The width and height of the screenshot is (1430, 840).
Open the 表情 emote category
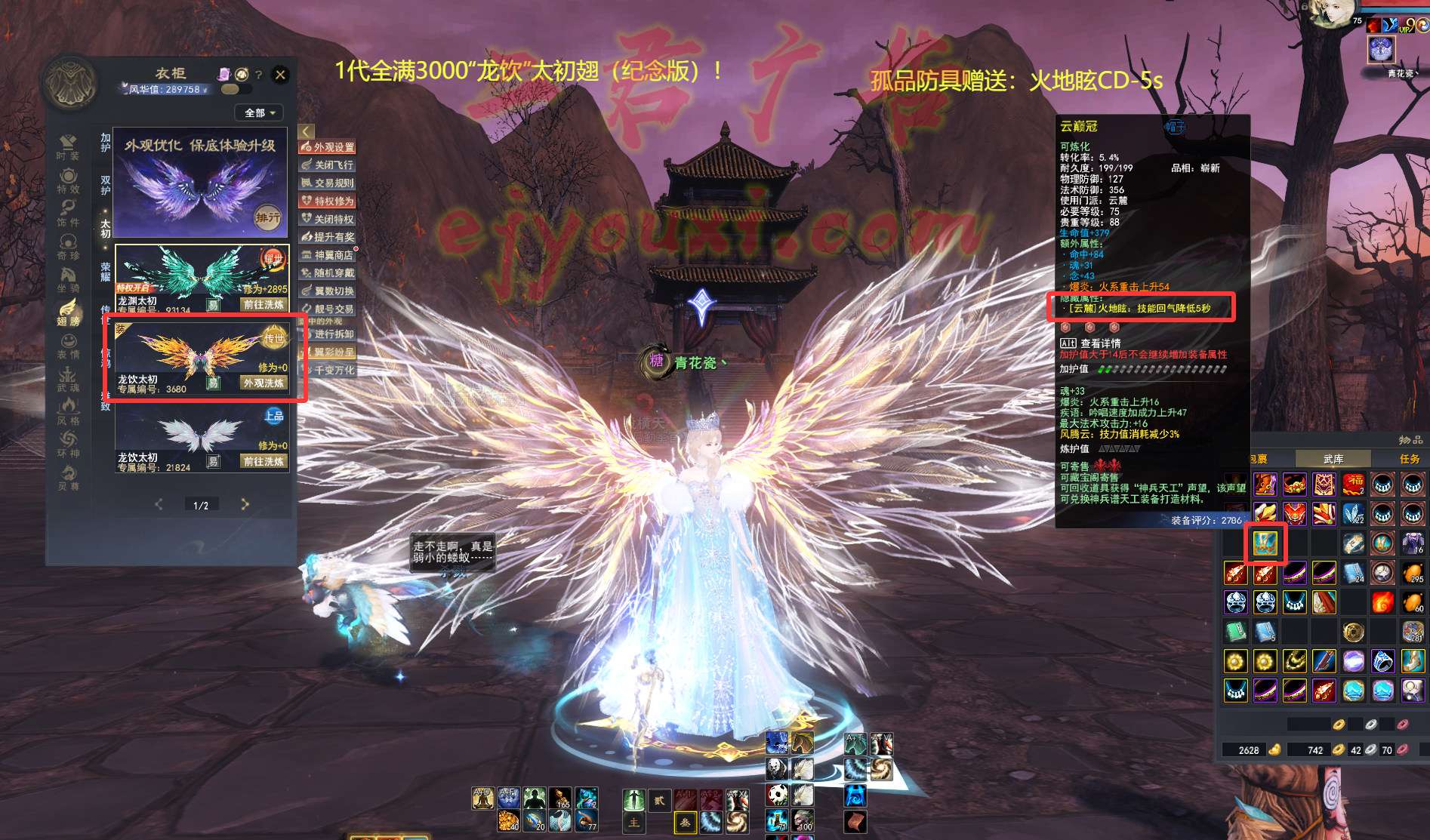coord(68,346)
